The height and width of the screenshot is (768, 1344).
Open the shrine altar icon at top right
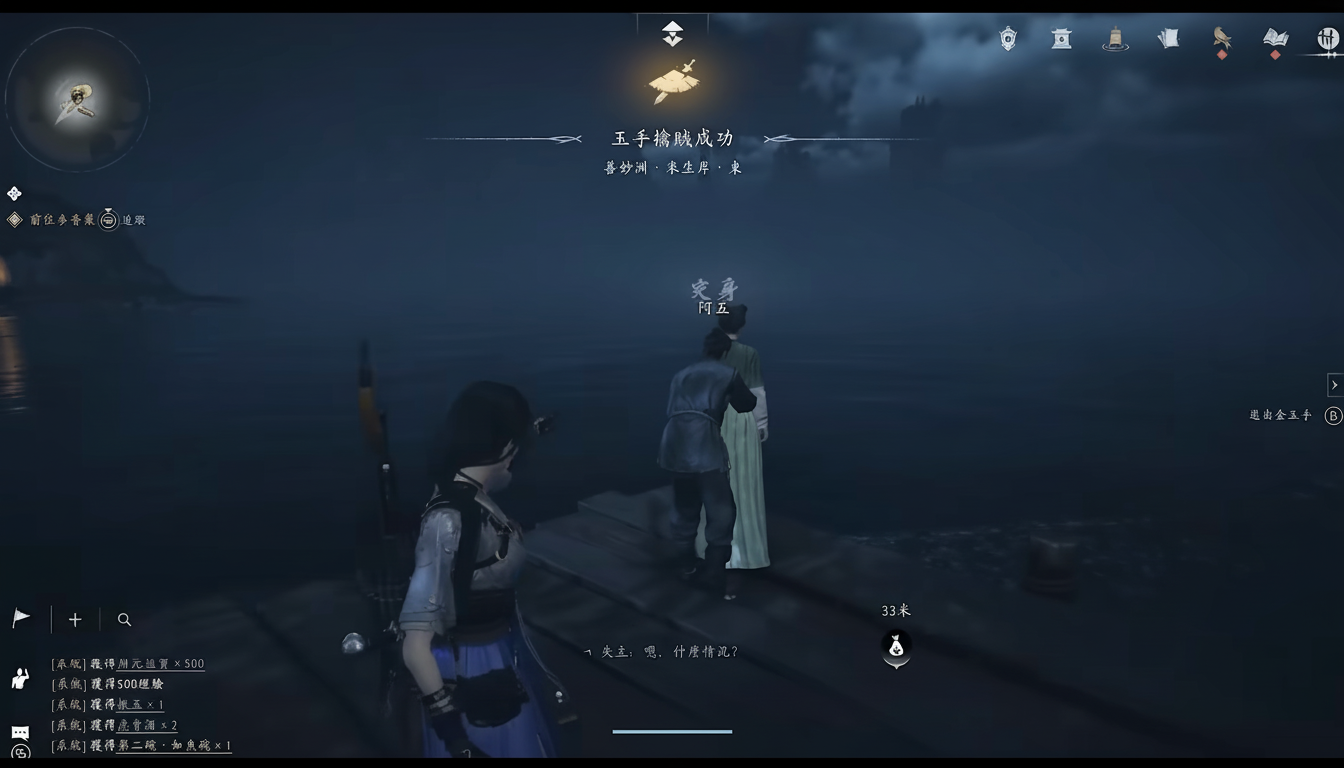1060,37
